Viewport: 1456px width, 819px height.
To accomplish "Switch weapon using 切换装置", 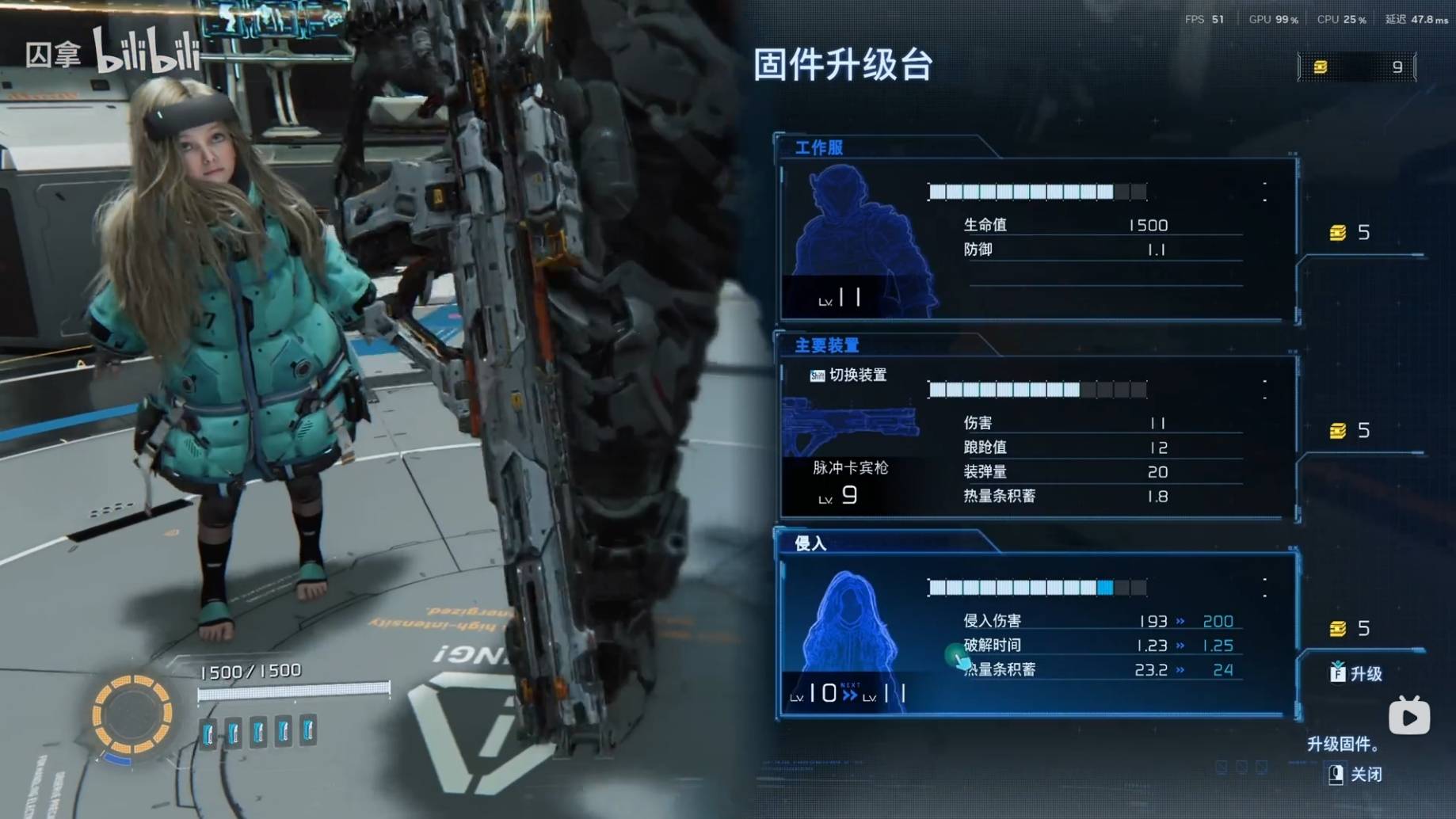I will pos(848,375).
